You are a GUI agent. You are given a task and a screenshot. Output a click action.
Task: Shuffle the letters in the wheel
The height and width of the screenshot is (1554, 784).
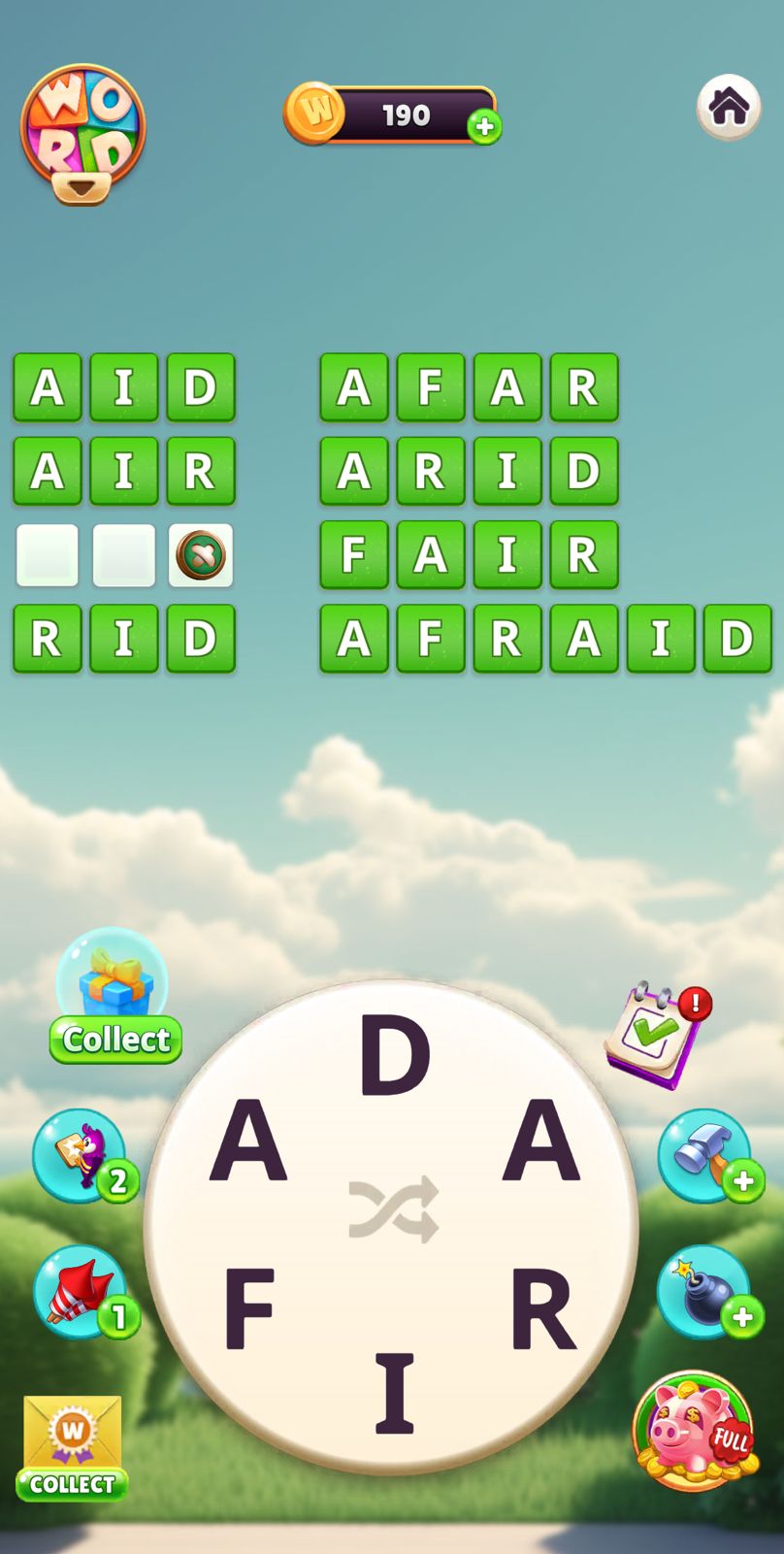(x=393, y=1208)
